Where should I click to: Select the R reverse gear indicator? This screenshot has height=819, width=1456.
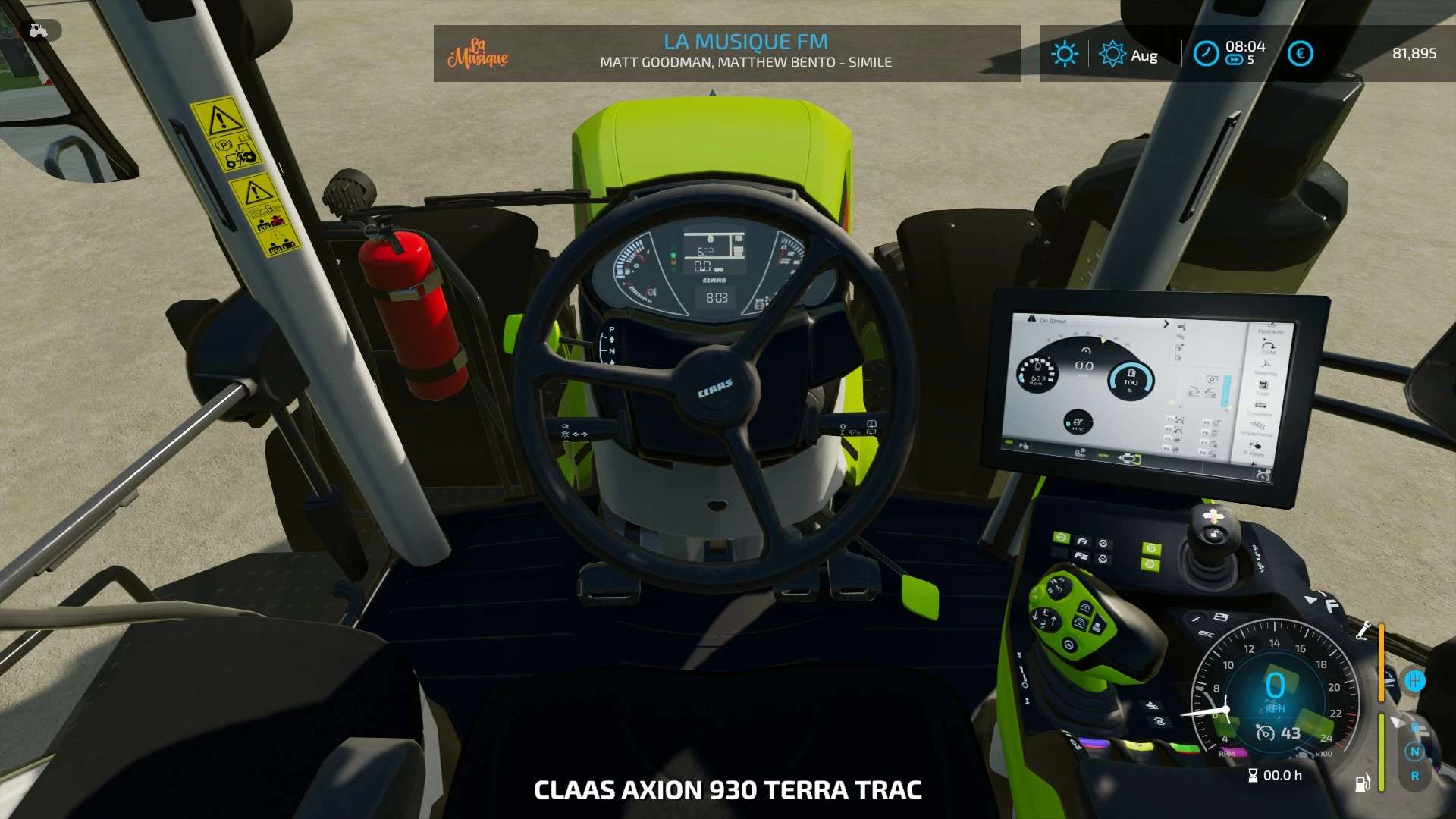coord(1414,777)
